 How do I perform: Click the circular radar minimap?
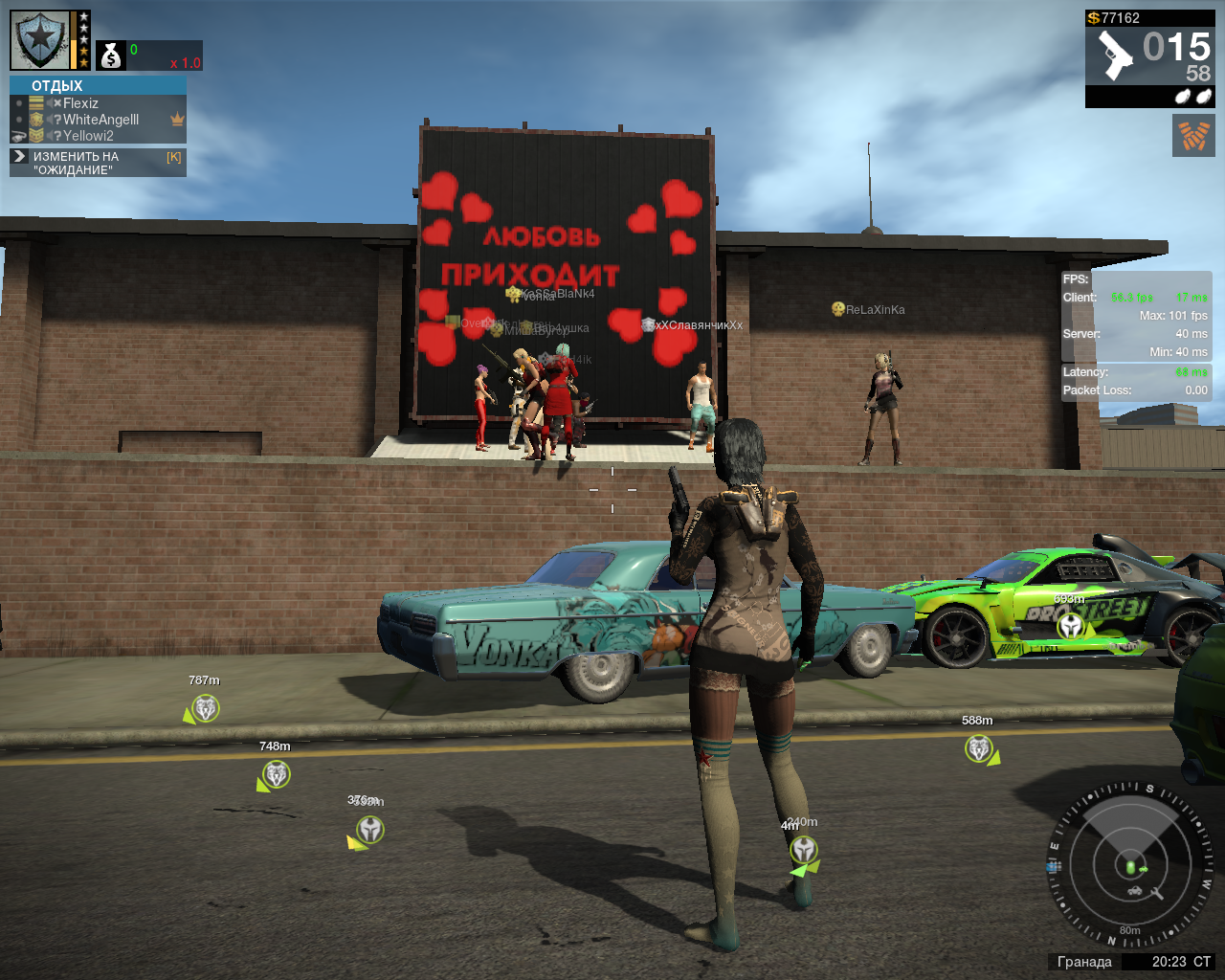[x=1131, y=866]
